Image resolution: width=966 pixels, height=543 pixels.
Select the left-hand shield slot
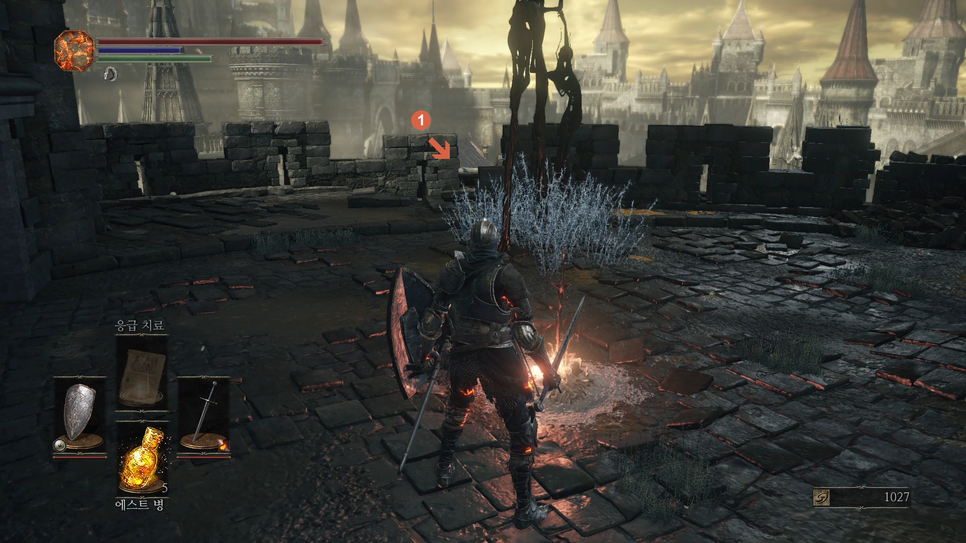pyautogui.click(x=79, y=414)
